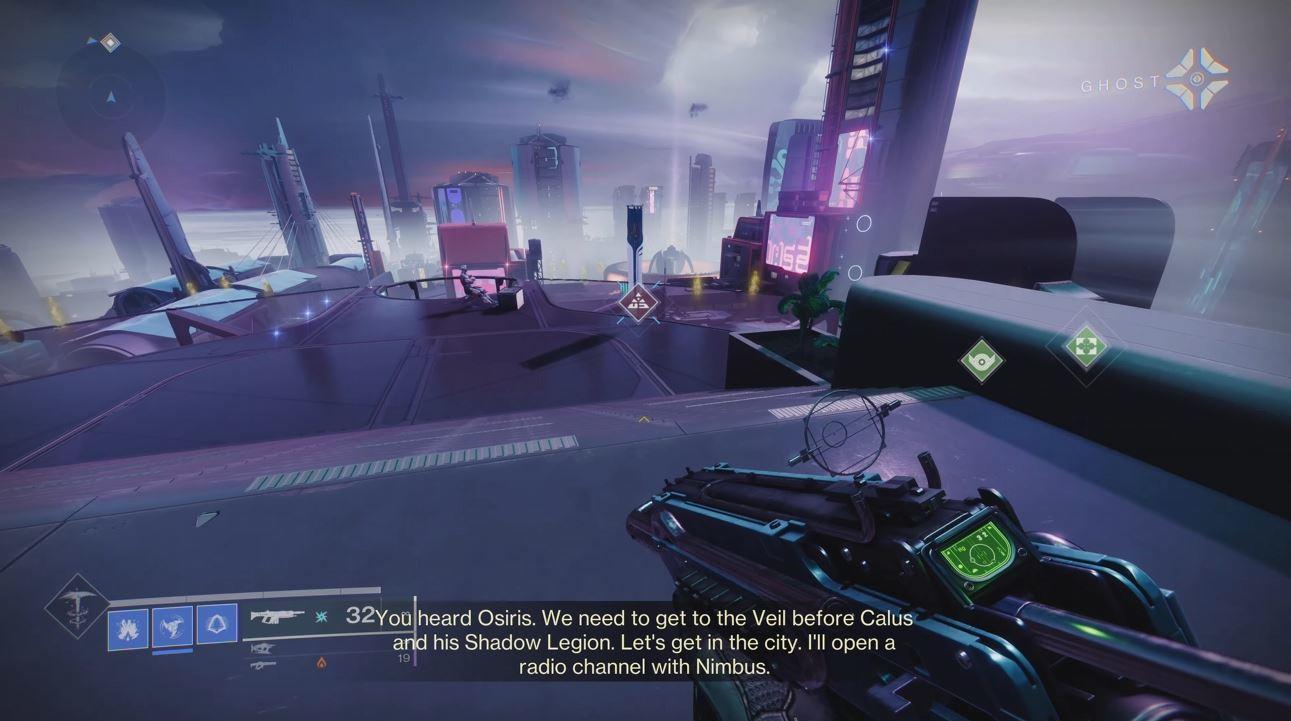Select the heavy weapon slot icon
Screen dimensions: 1291x721
pos(264,666)
